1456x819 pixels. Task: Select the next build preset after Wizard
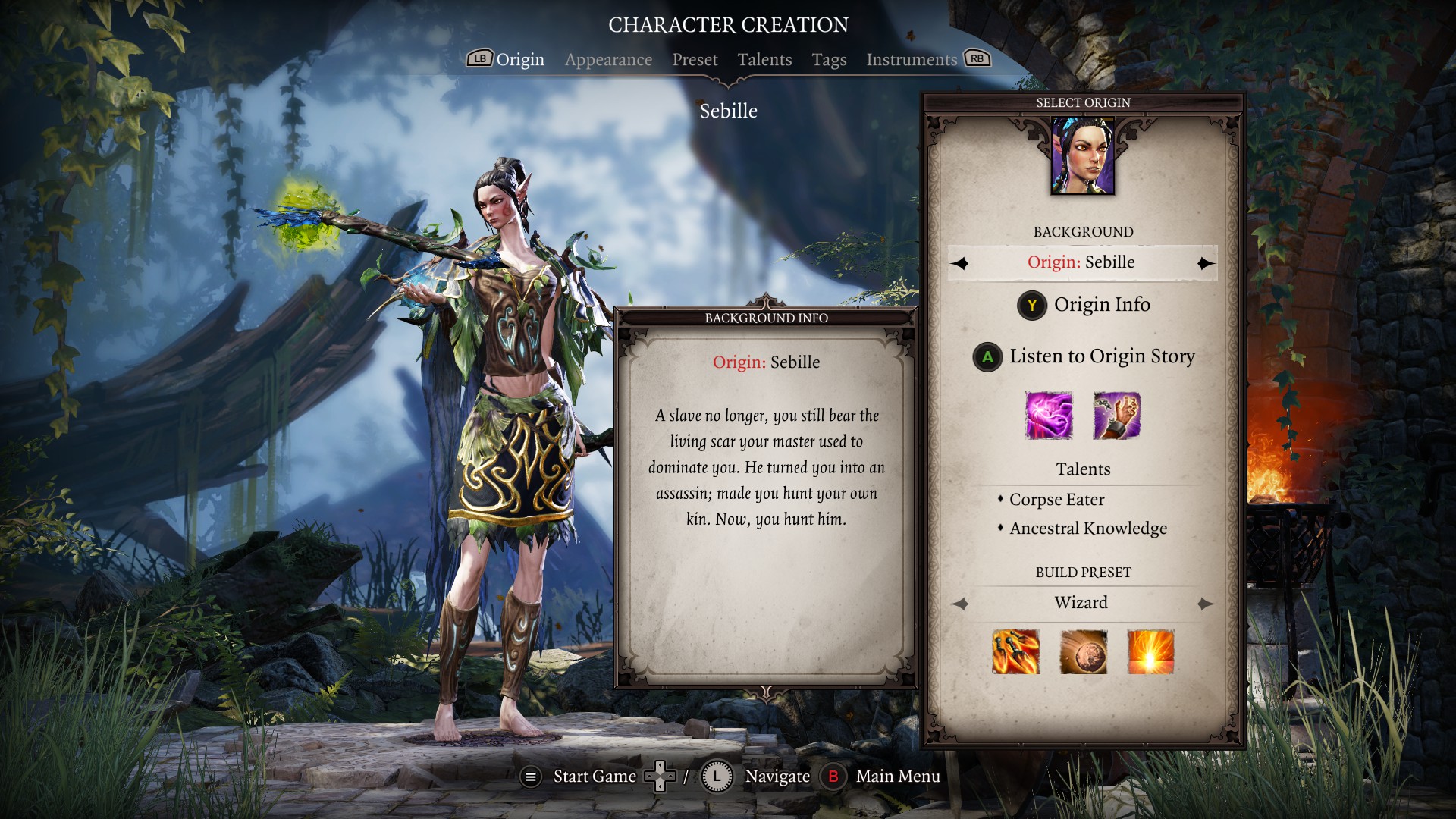pos(1204,604)
